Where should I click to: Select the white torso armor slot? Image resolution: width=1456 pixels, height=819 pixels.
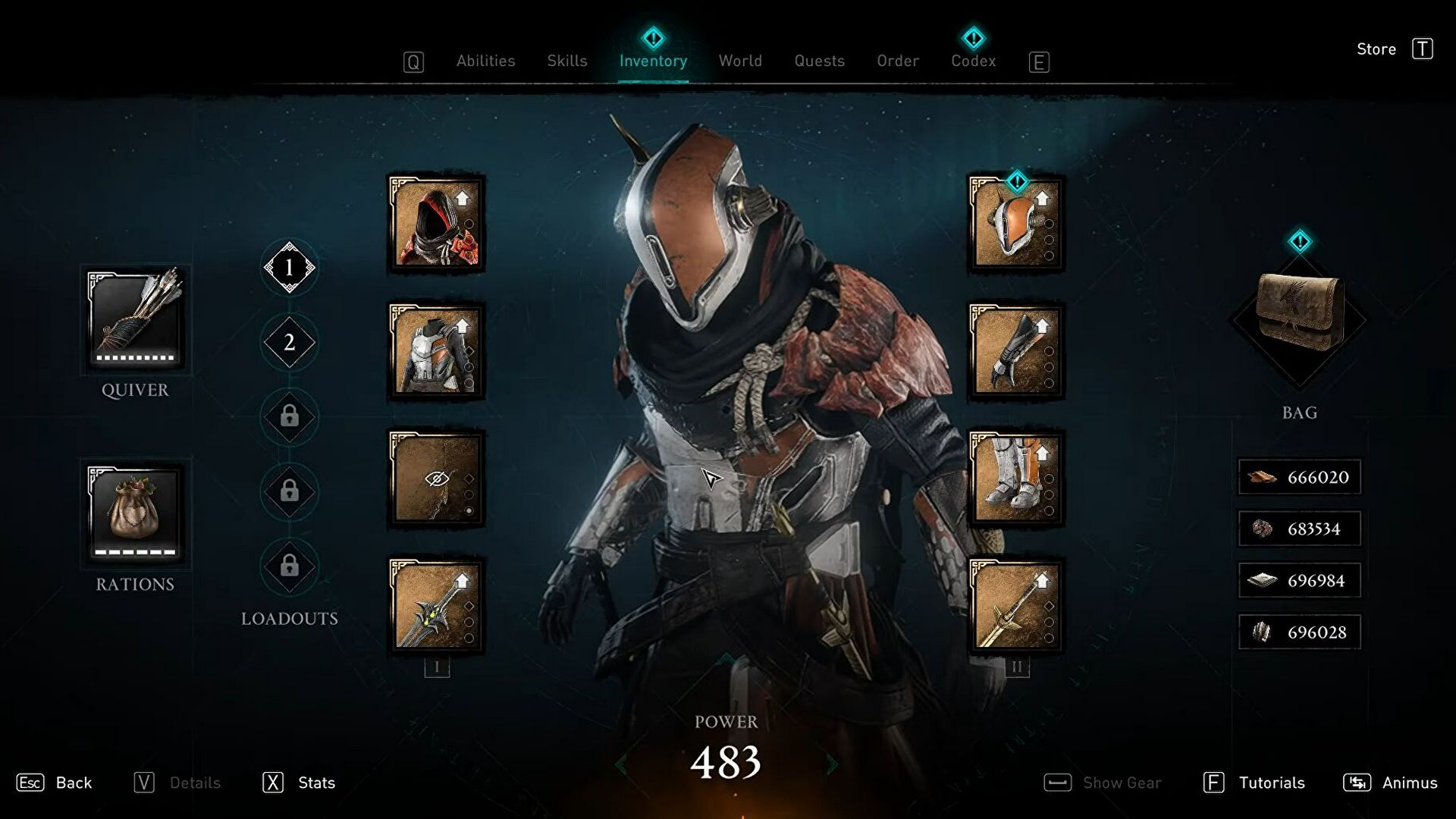click(x=437, y=351)
